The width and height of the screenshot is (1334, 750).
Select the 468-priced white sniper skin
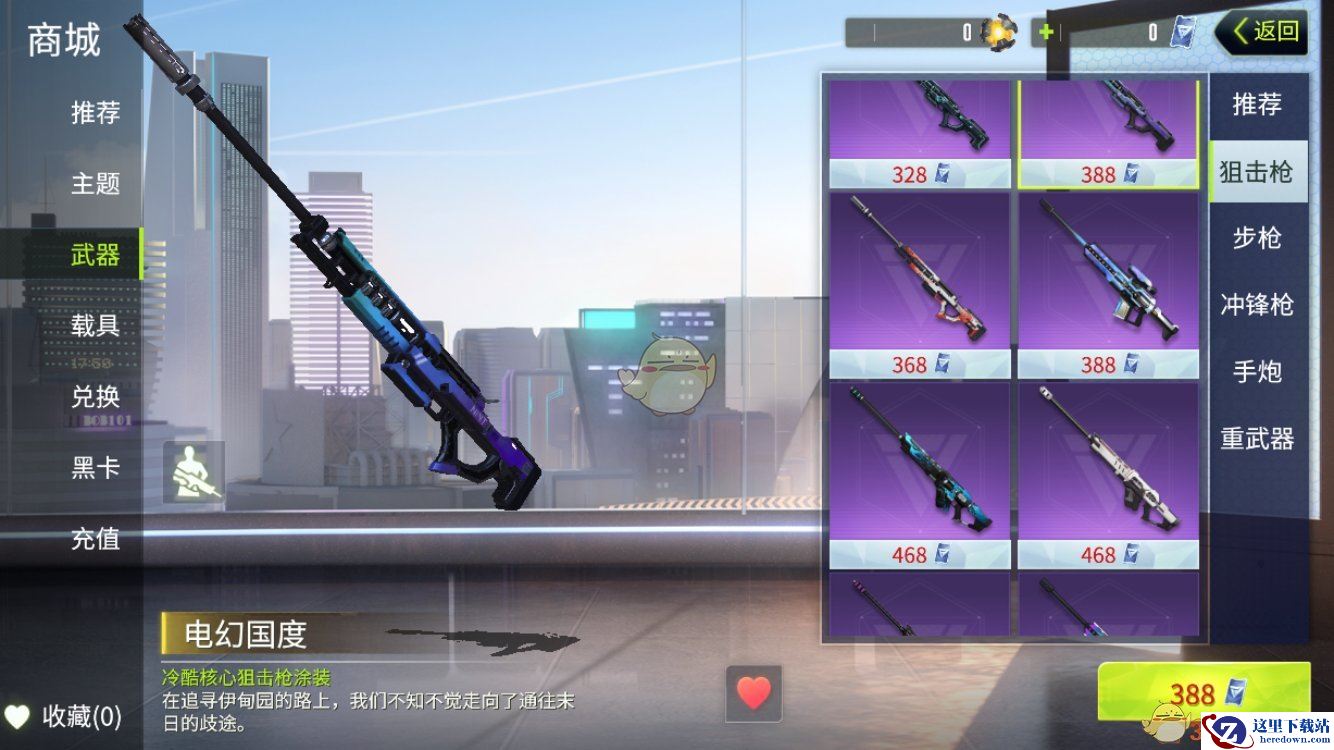(x=1108, y=475)
